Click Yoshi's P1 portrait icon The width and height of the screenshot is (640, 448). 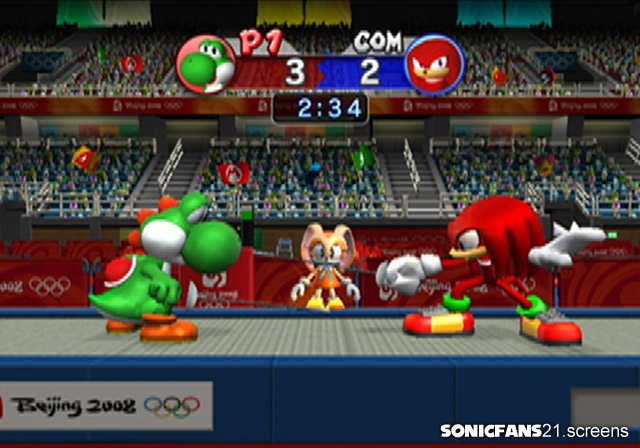207,63
